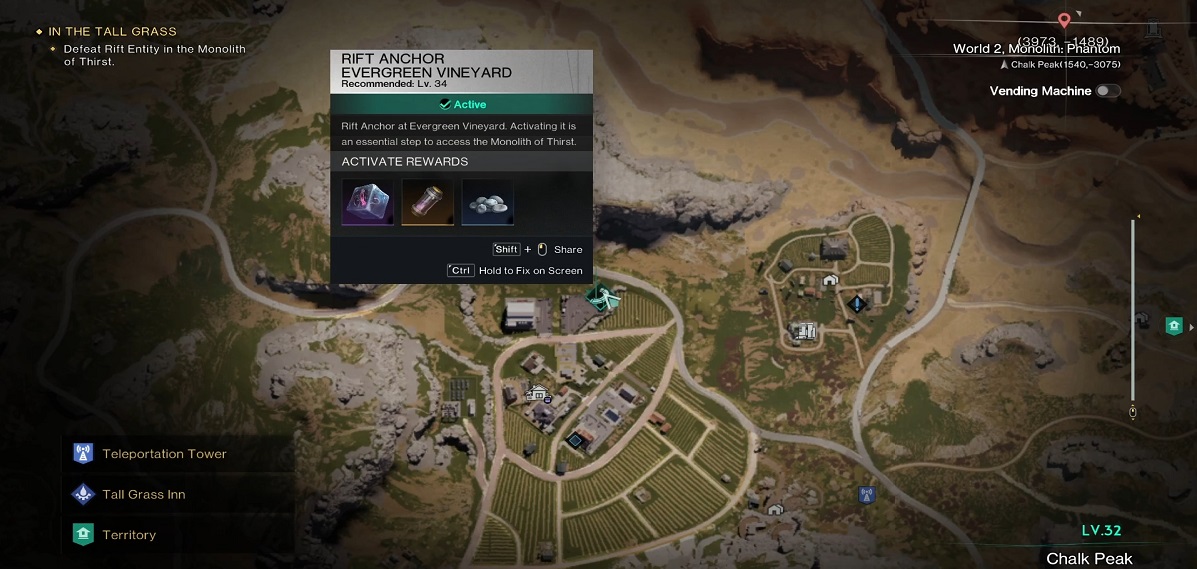Click the house marker with purple badge
This screenshot has height=569, width=1197.
(x=539, y=394)
